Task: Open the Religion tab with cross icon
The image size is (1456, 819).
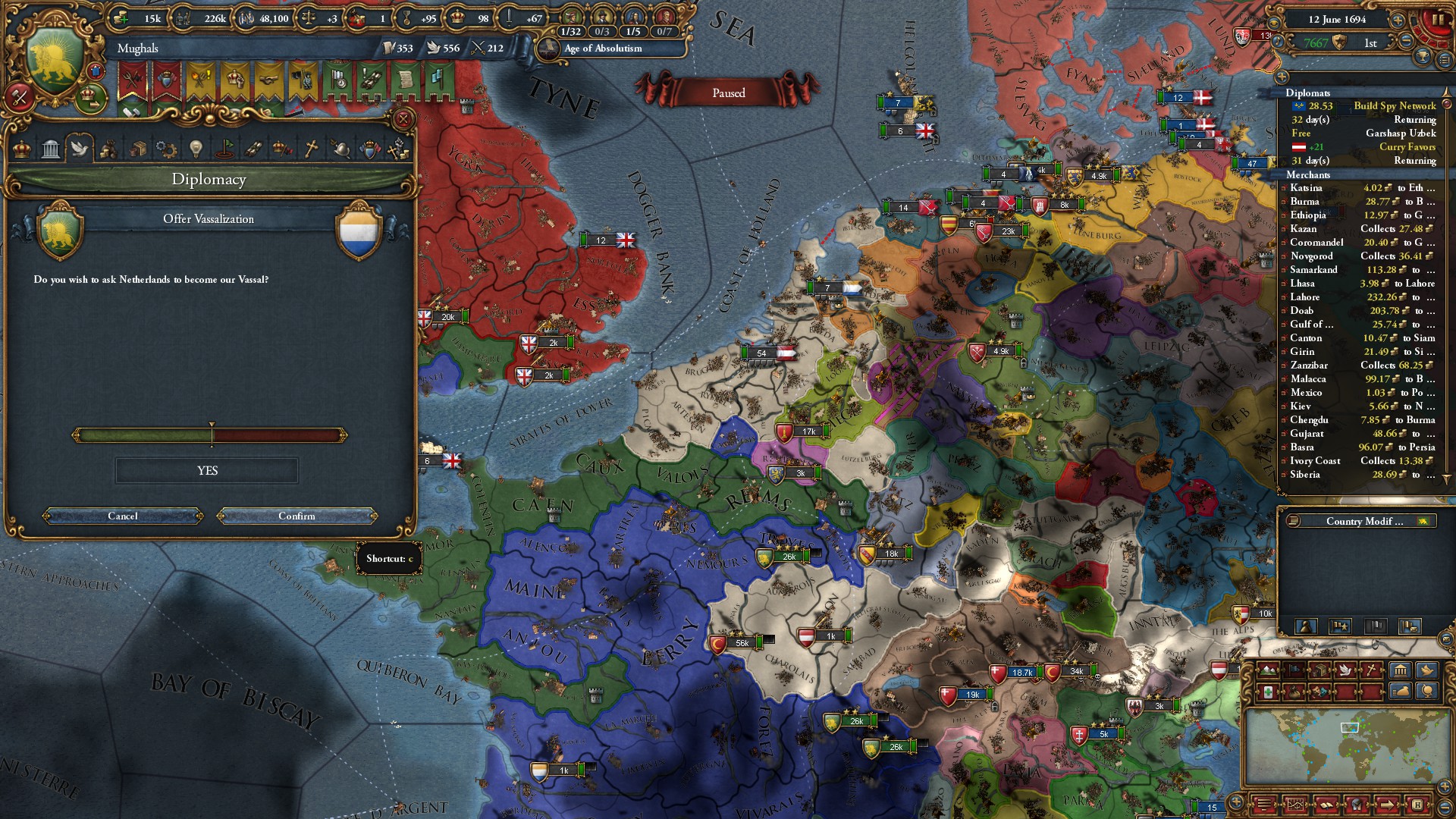Action: [x=311, y=149]
